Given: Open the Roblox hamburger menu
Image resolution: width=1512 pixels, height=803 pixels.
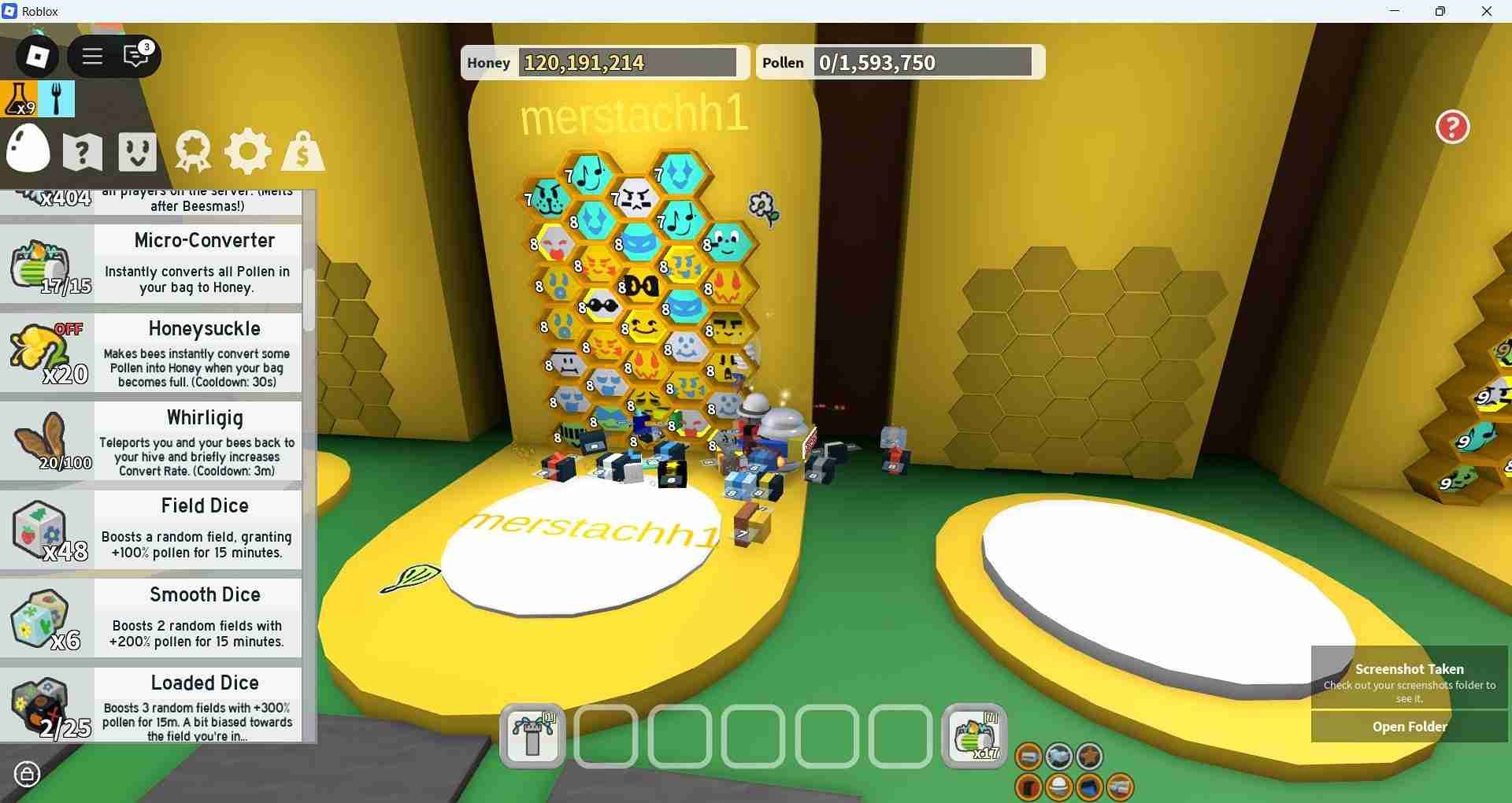Looking at the screenshot, I should [92, 56].
